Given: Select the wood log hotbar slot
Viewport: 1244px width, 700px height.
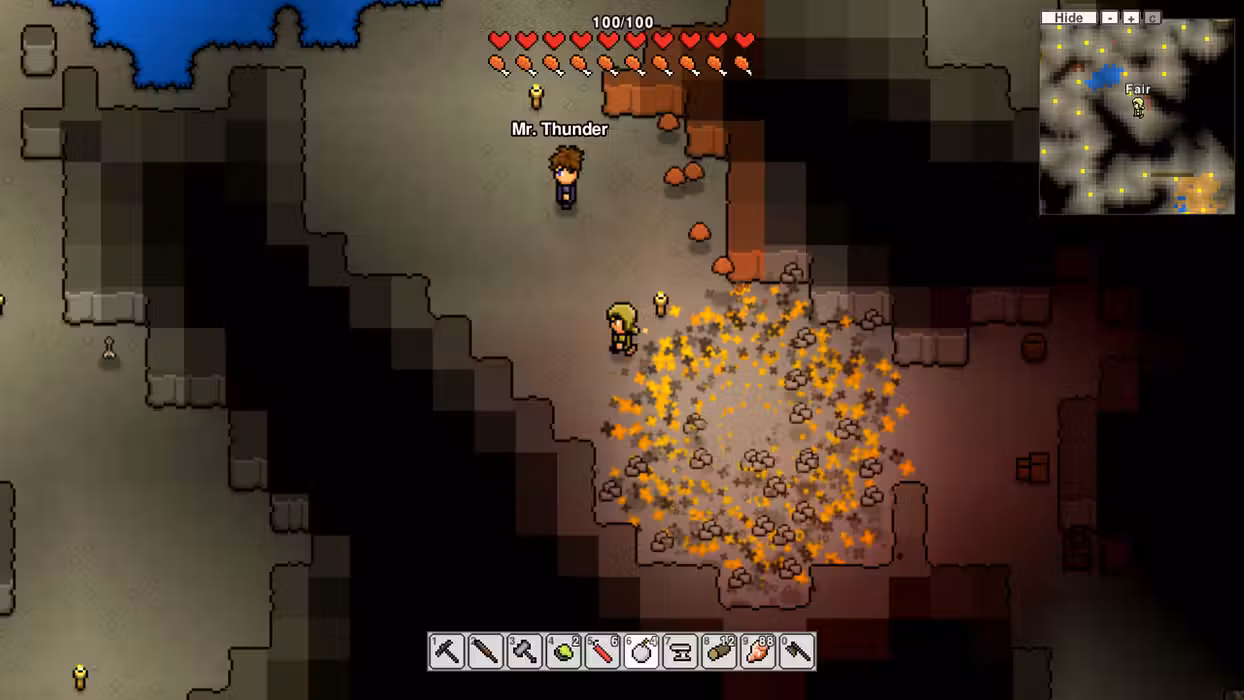Looking at the screenshot, I should click(x=719, y=651).
